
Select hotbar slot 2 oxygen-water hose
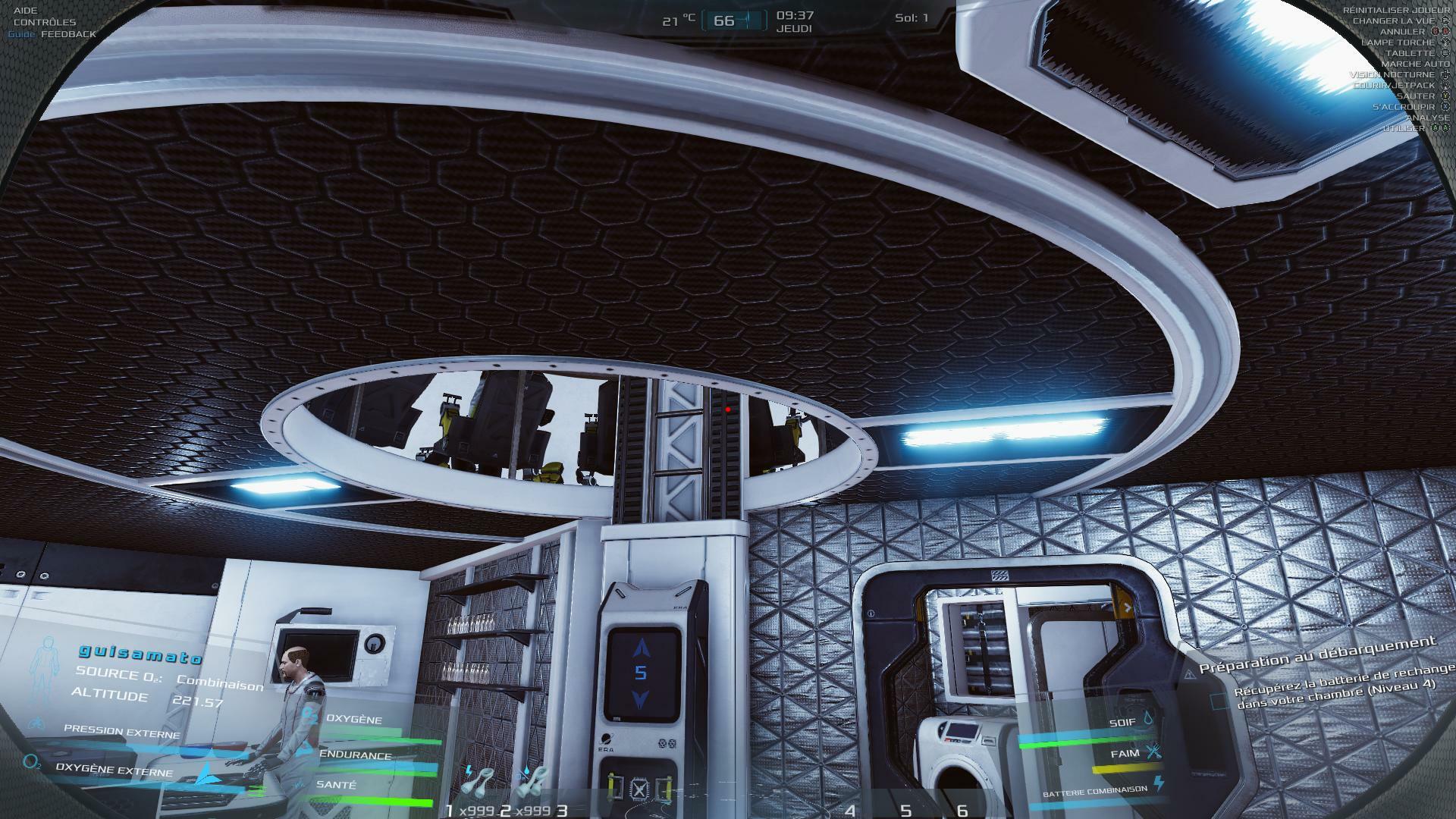532,785
